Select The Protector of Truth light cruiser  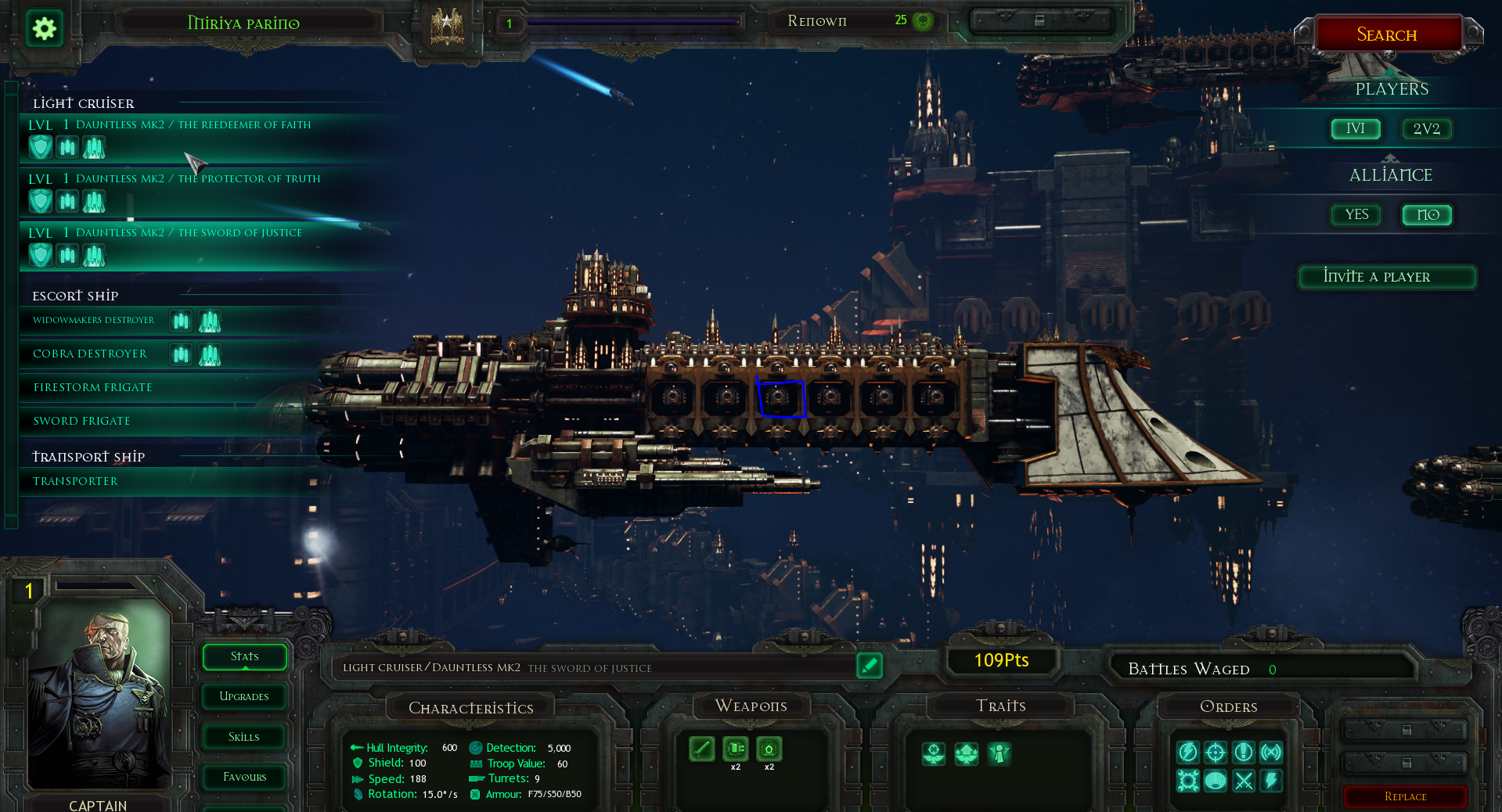pyautogui.click(x=197, y=179)
